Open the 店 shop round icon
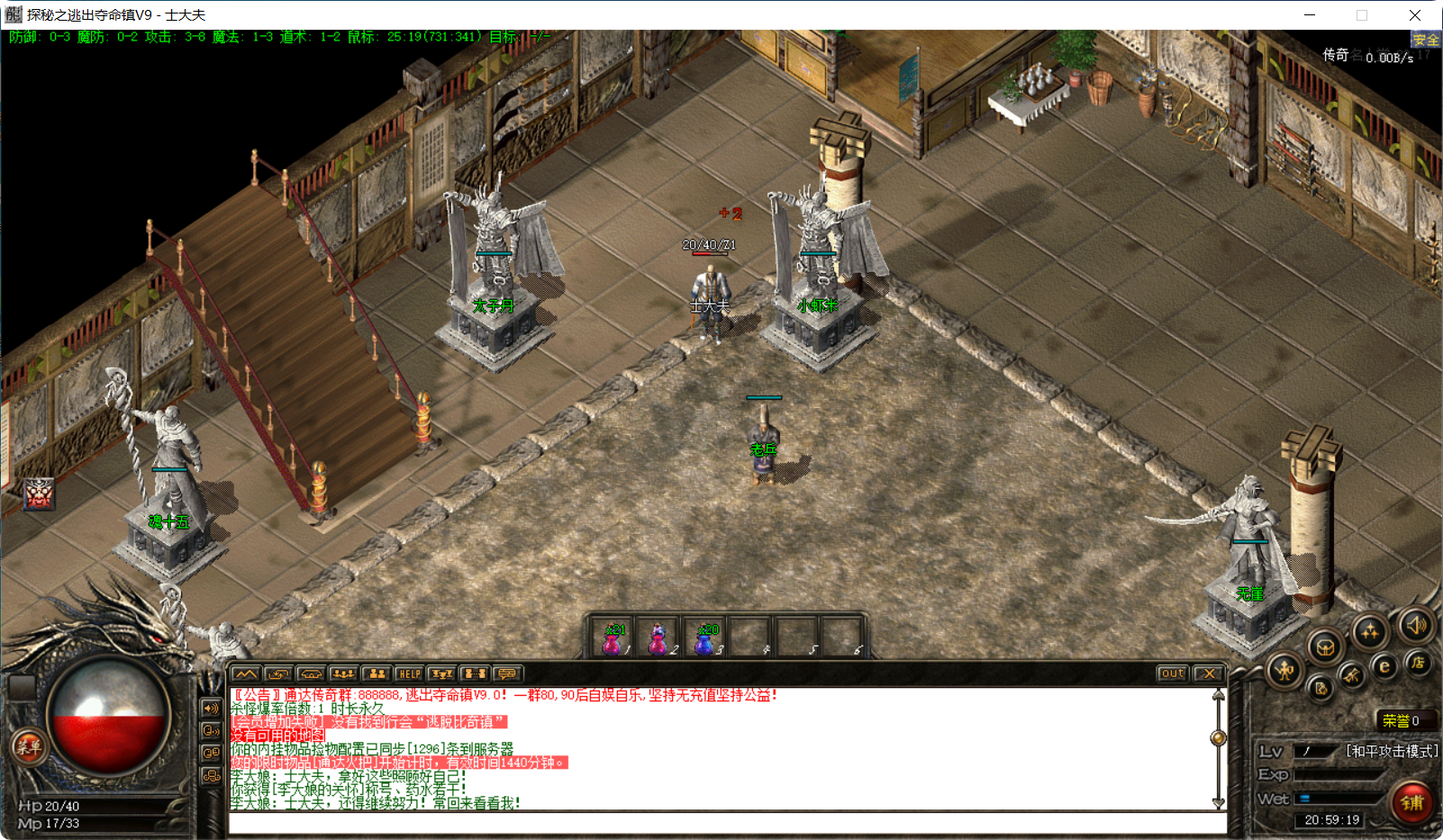 tap(1418, 663)
